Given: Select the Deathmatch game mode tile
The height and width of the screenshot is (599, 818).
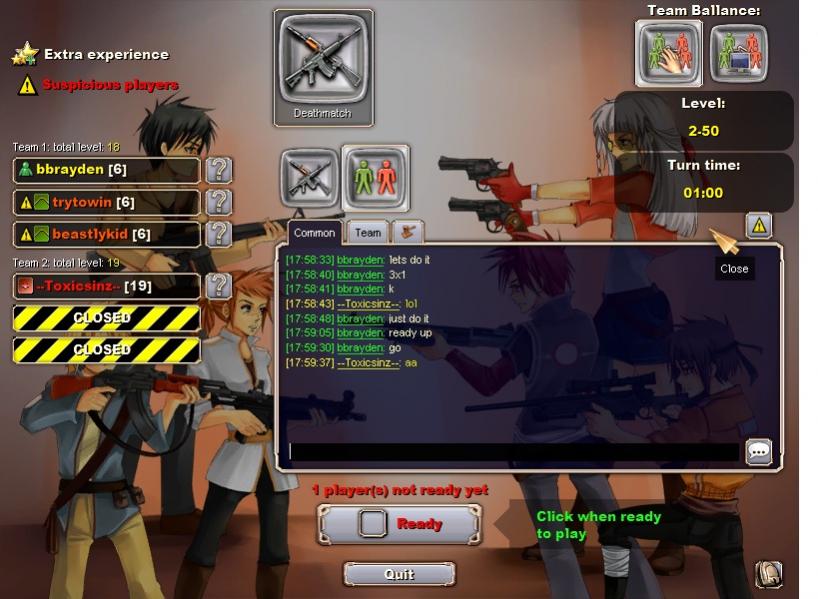Looking at the screenshot, I should coord(323,68).
